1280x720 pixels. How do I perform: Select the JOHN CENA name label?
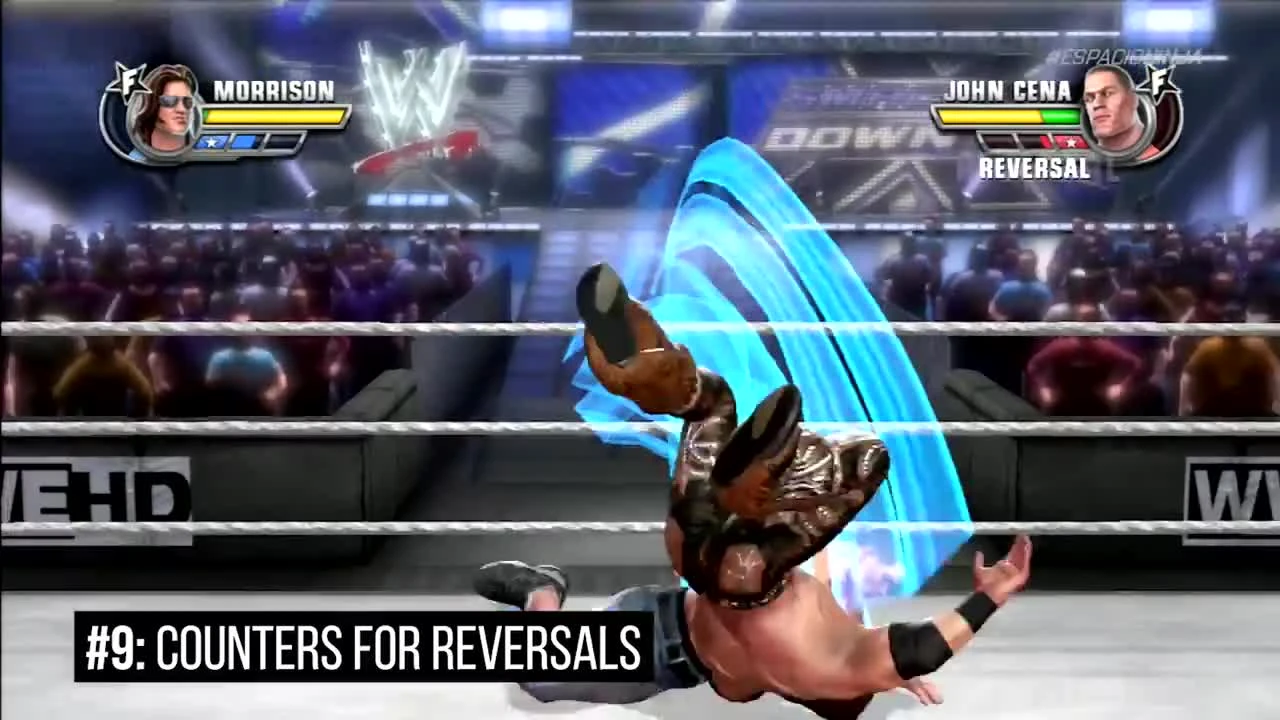click(x=1007, y=92)
